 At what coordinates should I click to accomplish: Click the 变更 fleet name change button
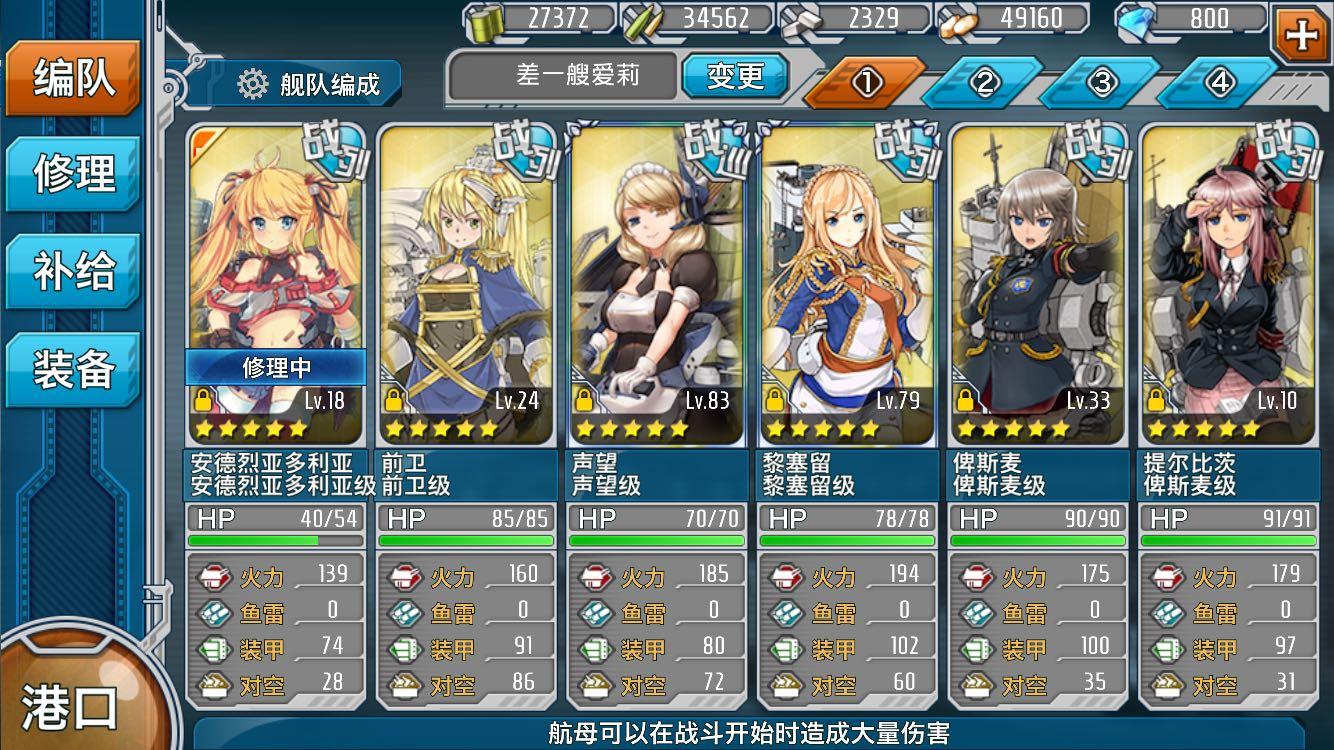735,76
